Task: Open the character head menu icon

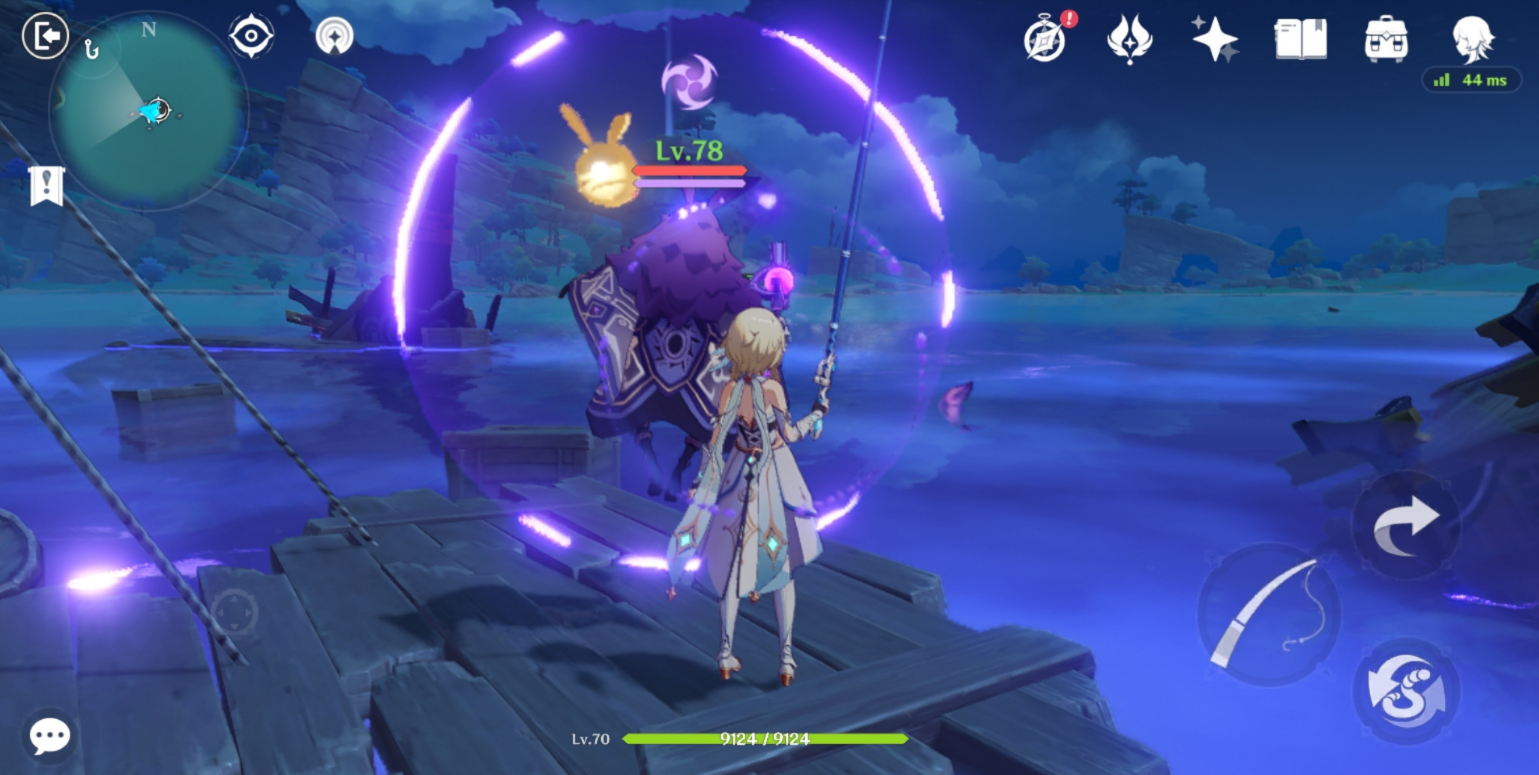Action: tap(1472, 39)
